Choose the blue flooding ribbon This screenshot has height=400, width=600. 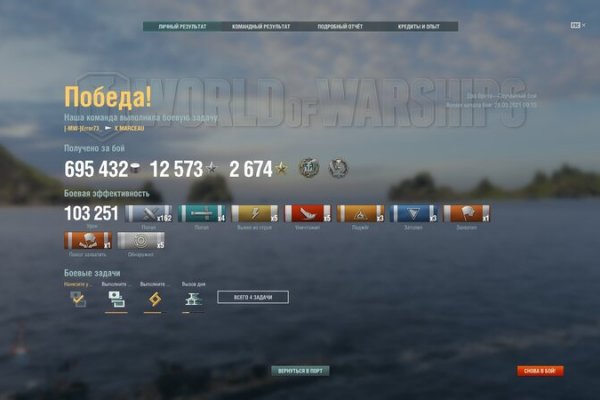click(x=413, y=213)
